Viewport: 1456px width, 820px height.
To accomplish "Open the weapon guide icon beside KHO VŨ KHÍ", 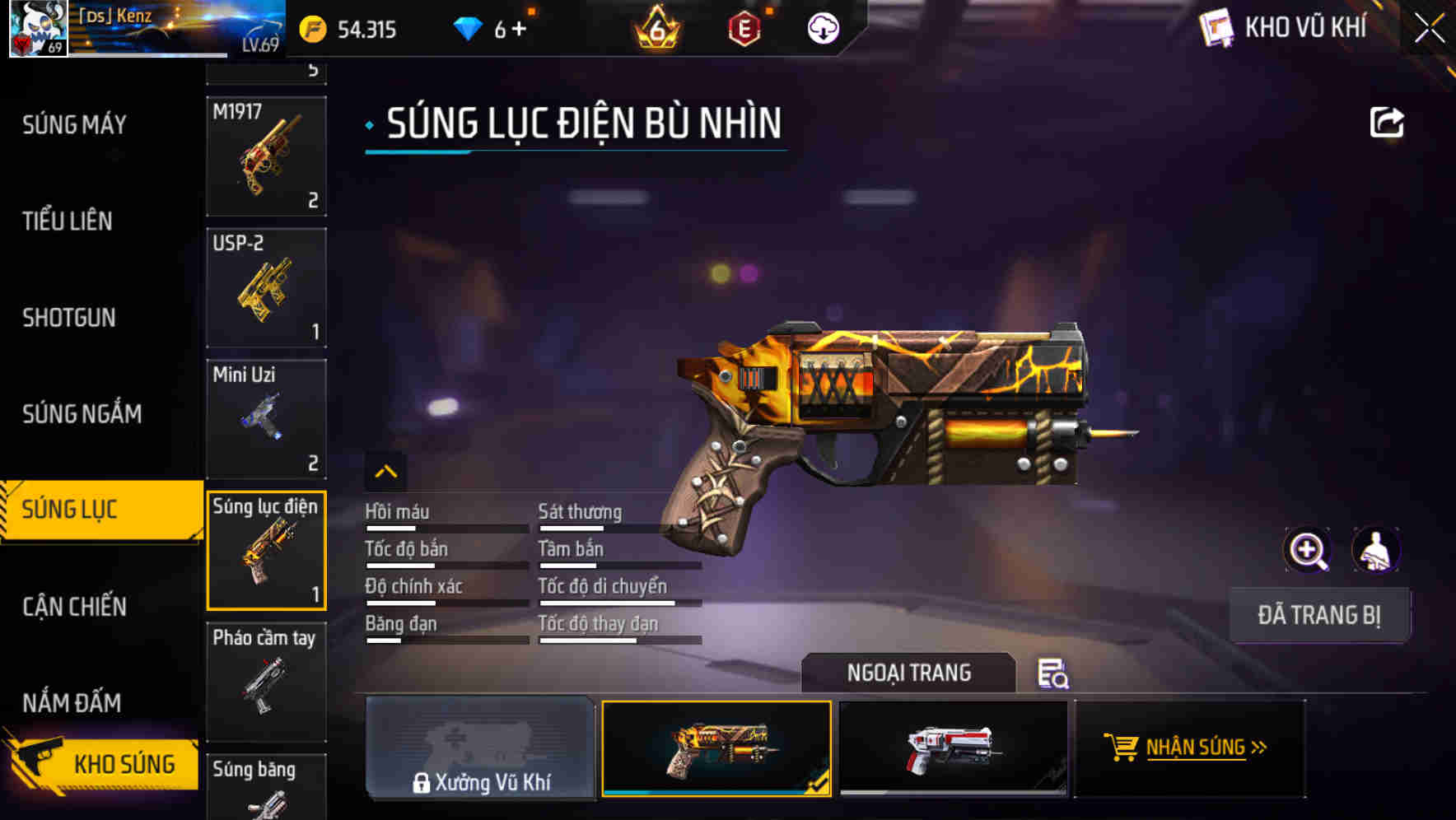I will [1216, 27].
